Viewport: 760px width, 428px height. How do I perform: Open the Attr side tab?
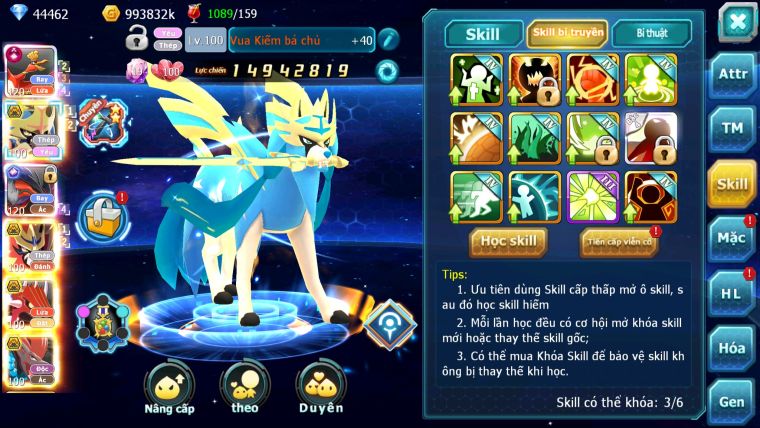[731, 74]
